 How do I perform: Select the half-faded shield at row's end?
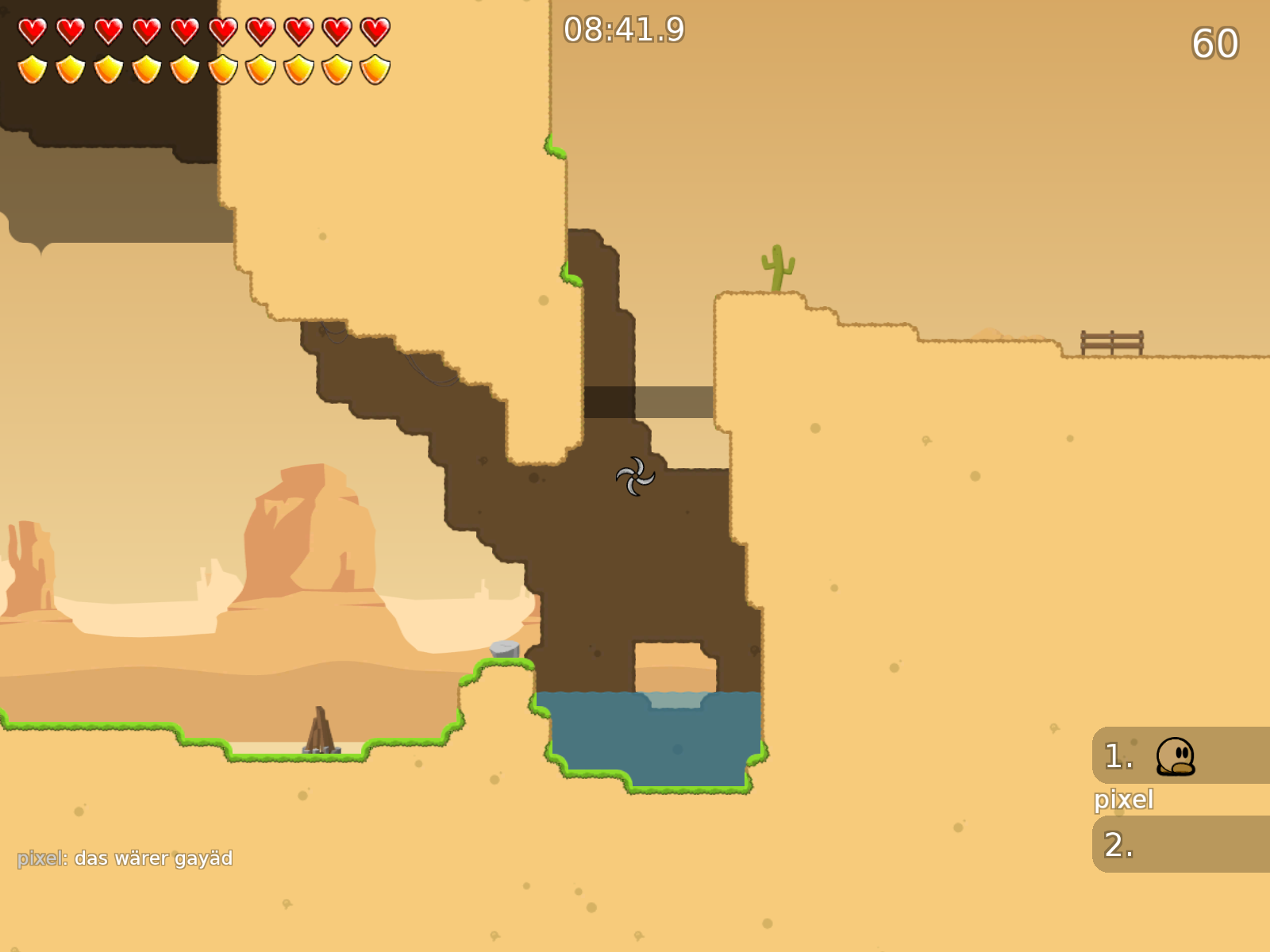coord(373,67)
